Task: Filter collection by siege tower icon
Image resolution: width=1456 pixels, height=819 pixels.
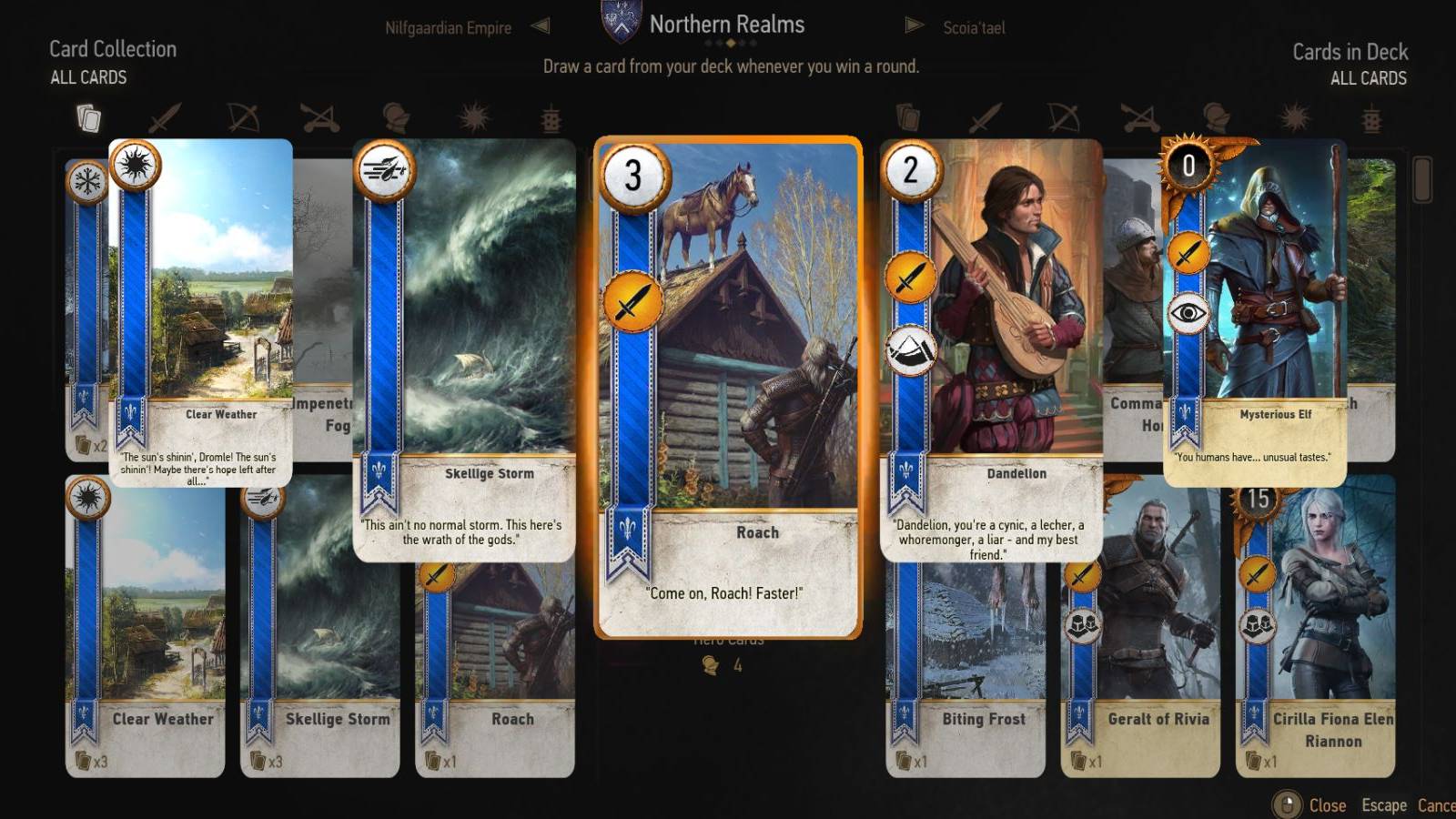Action: [x=551, y=119]
